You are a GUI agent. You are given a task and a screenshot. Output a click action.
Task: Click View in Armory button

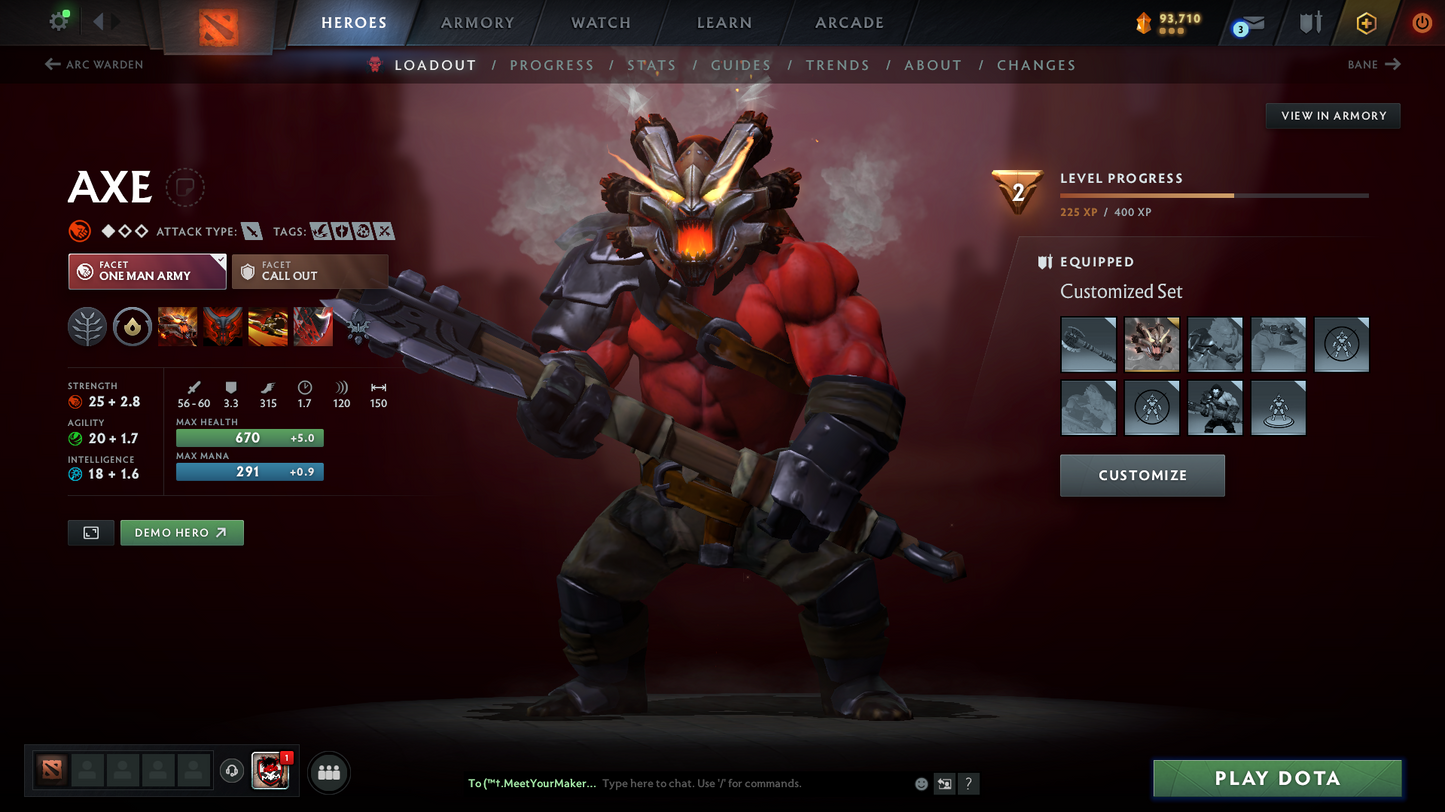coord(1333,116)
